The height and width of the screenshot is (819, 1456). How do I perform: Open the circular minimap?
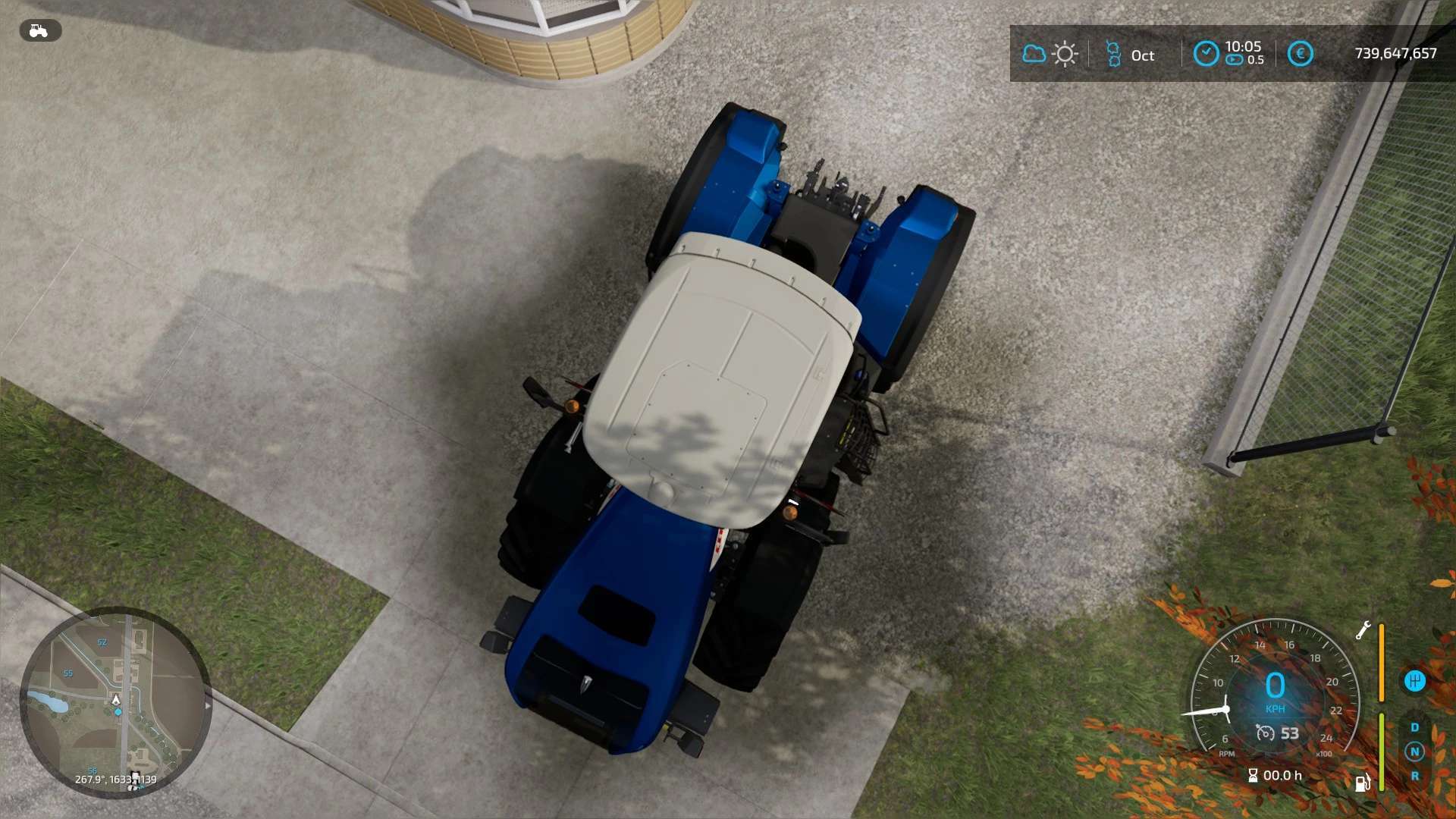point(115,702)
